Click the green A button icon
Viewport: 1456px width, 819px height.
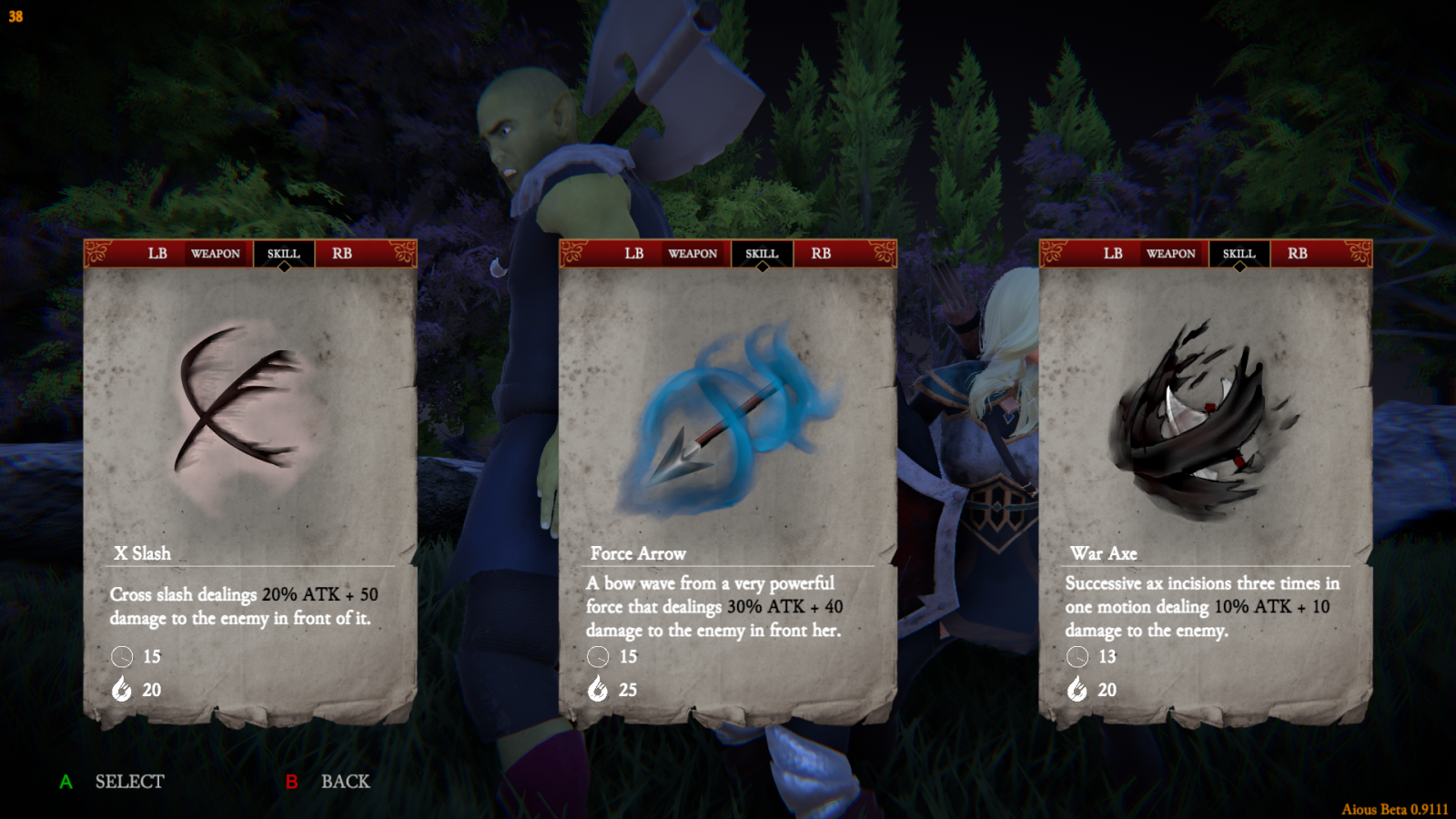coord(65,781)
